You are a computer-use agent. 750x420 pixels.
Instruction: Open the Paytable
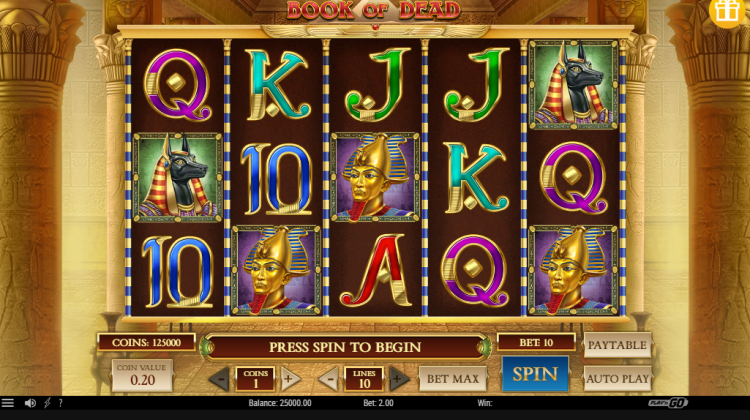tap(617, 346)
